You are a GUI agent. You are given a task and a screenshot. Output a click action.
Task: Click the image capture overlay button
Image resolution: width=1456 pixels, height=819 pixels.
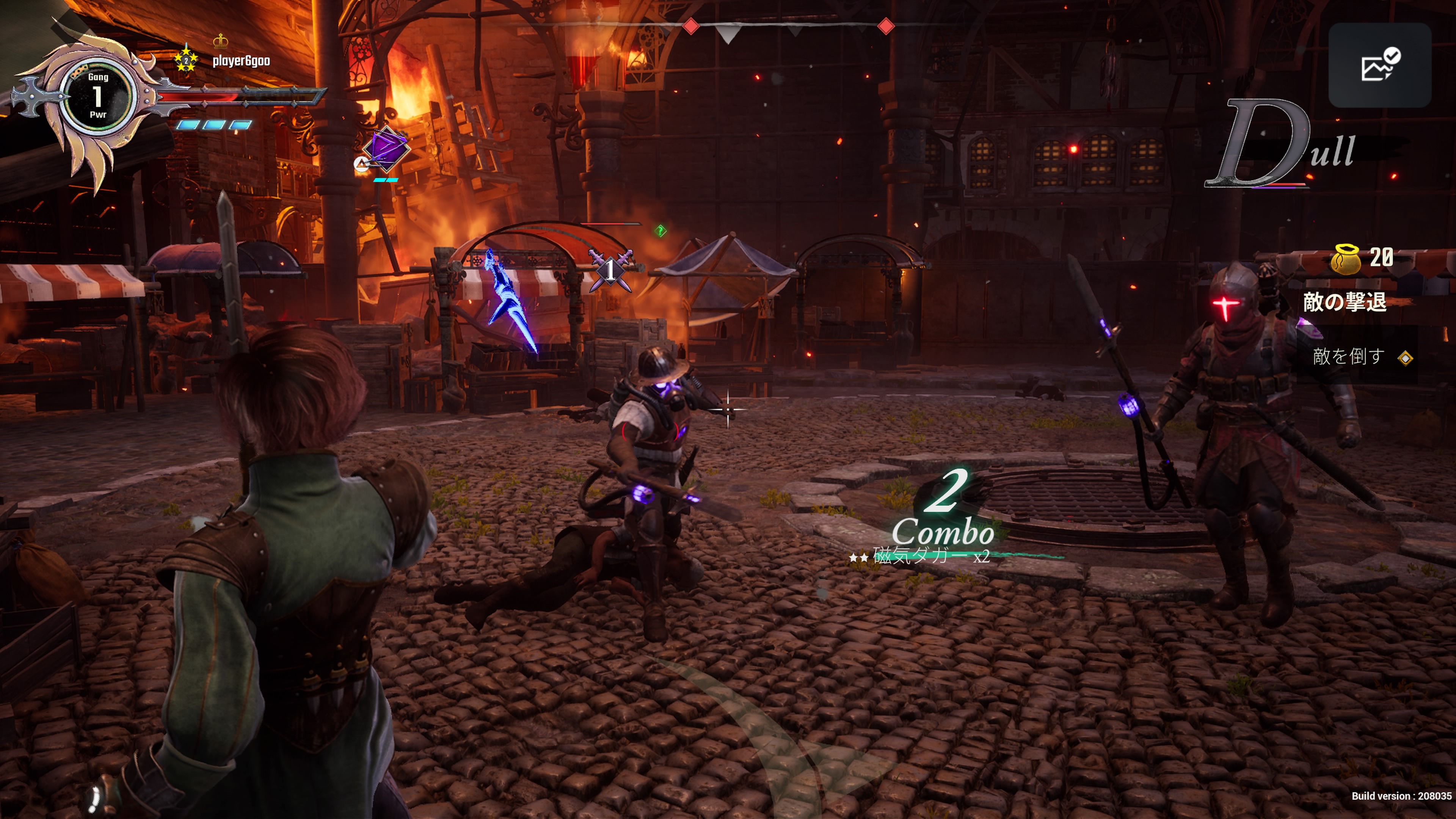click(x=1379, y=66)
